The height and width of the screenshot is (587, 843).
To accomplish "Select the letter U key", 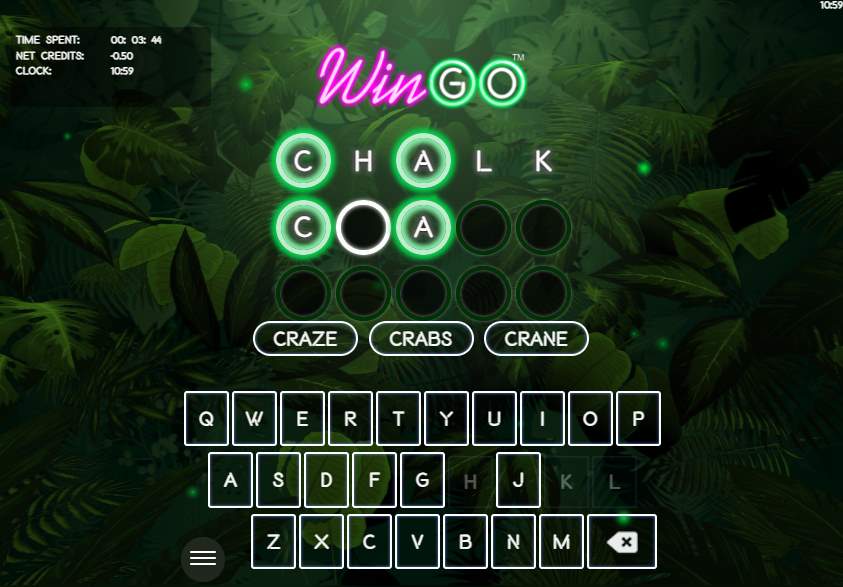I will (494, 418).
